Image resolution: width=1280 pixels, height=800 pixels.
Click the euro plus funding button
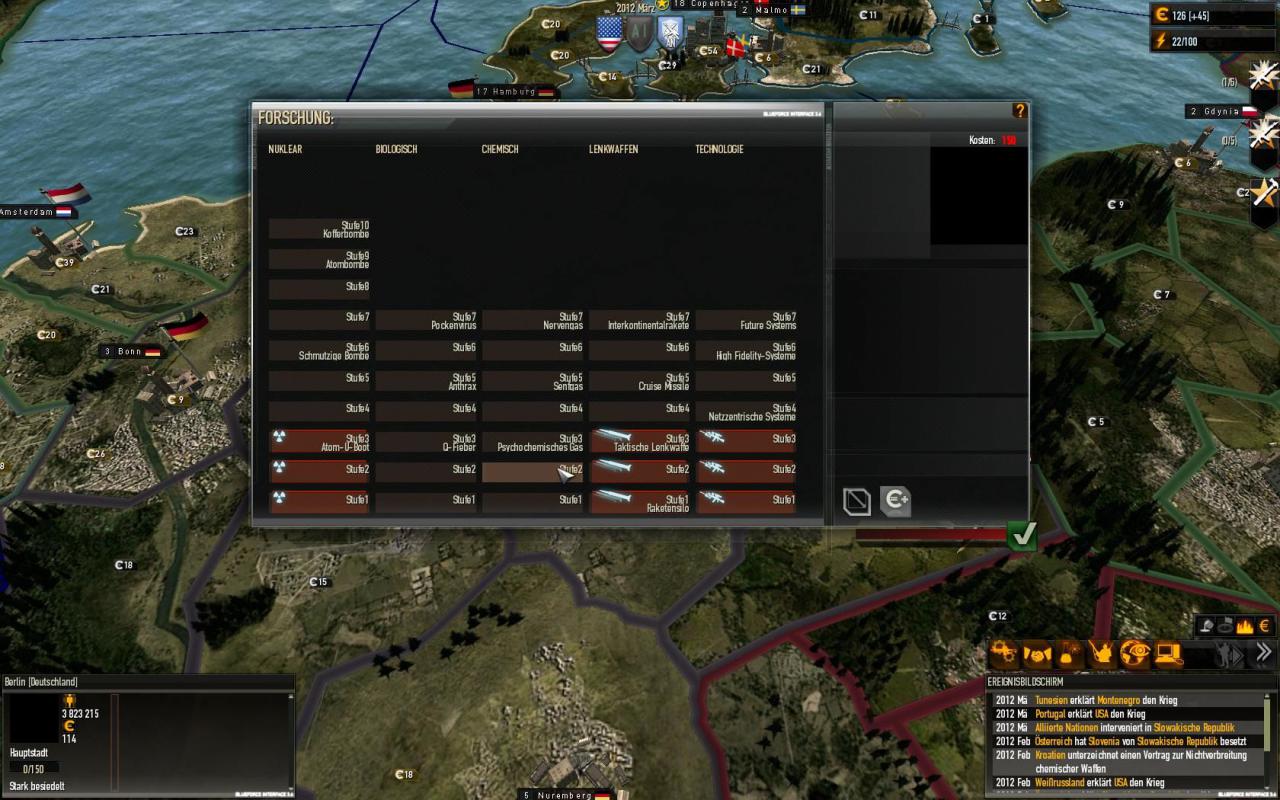[x=896, y=501]
